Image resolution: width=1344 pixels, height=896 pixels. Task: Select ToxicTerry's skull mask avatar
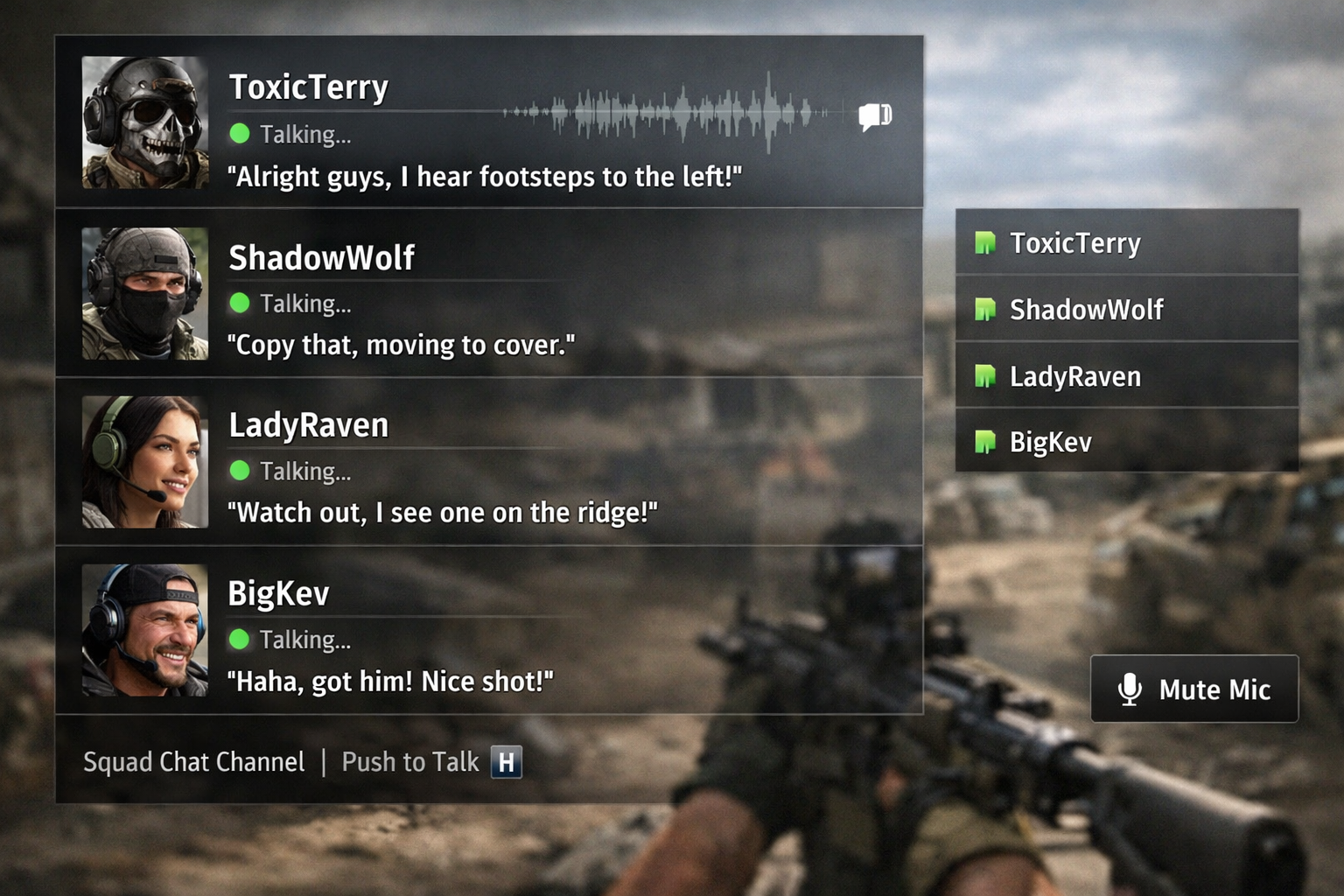pyautogui.click(x=145, y=122)
